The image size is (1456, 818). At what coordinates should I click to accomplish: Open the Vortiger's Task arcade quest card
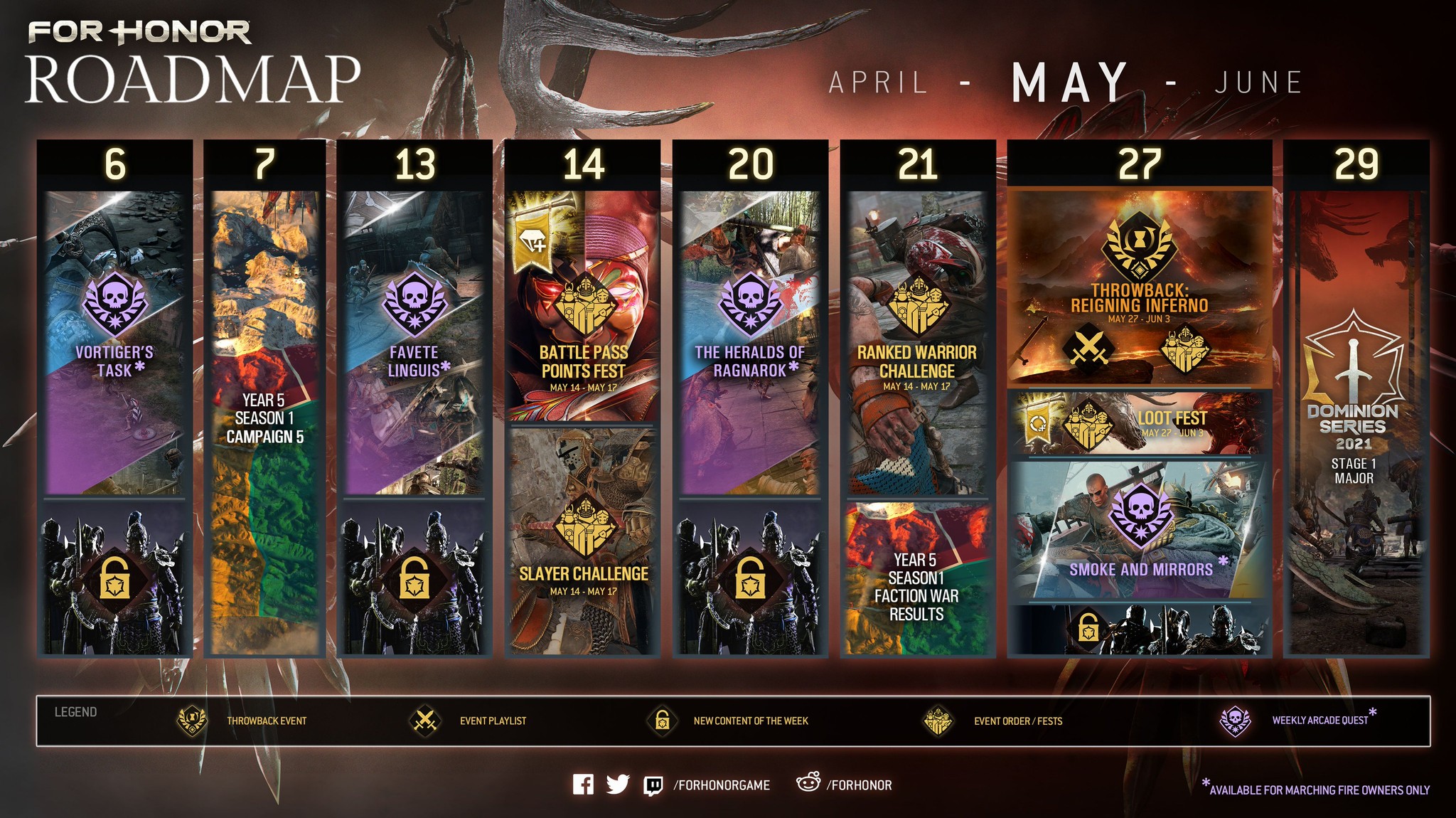[114, 341]
